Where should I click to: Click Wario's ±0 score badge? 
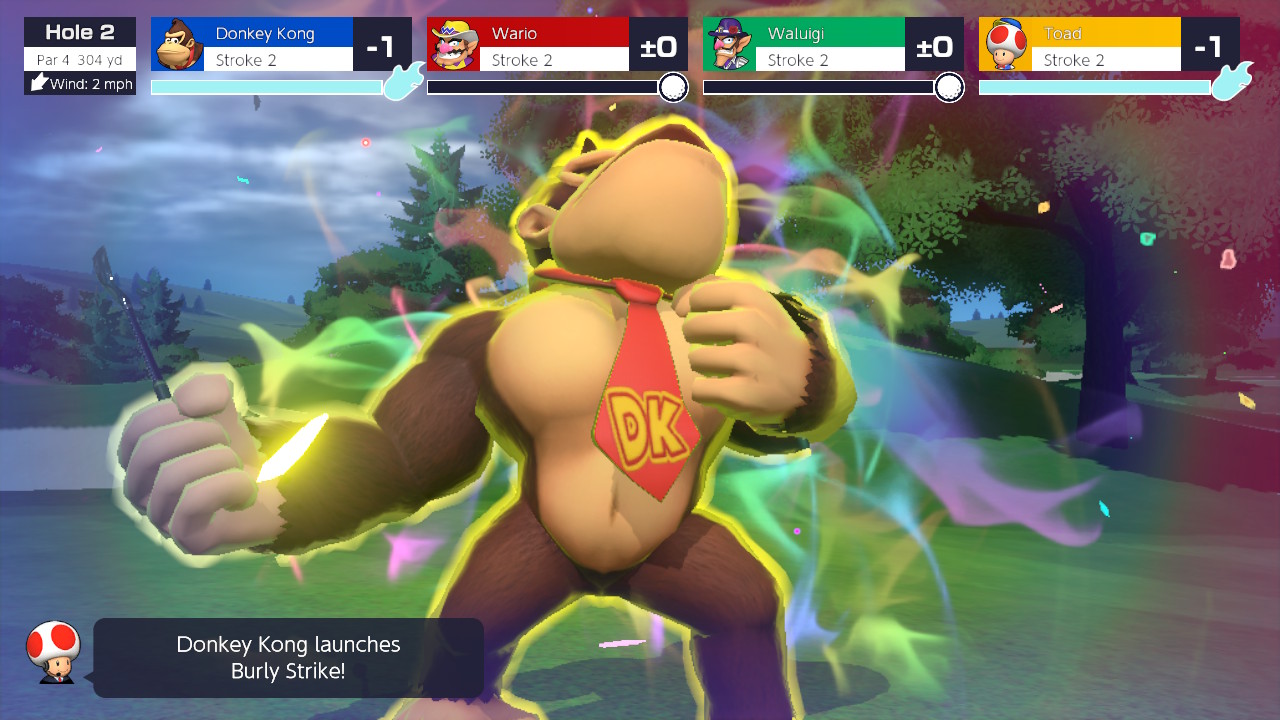click(659, 44)
